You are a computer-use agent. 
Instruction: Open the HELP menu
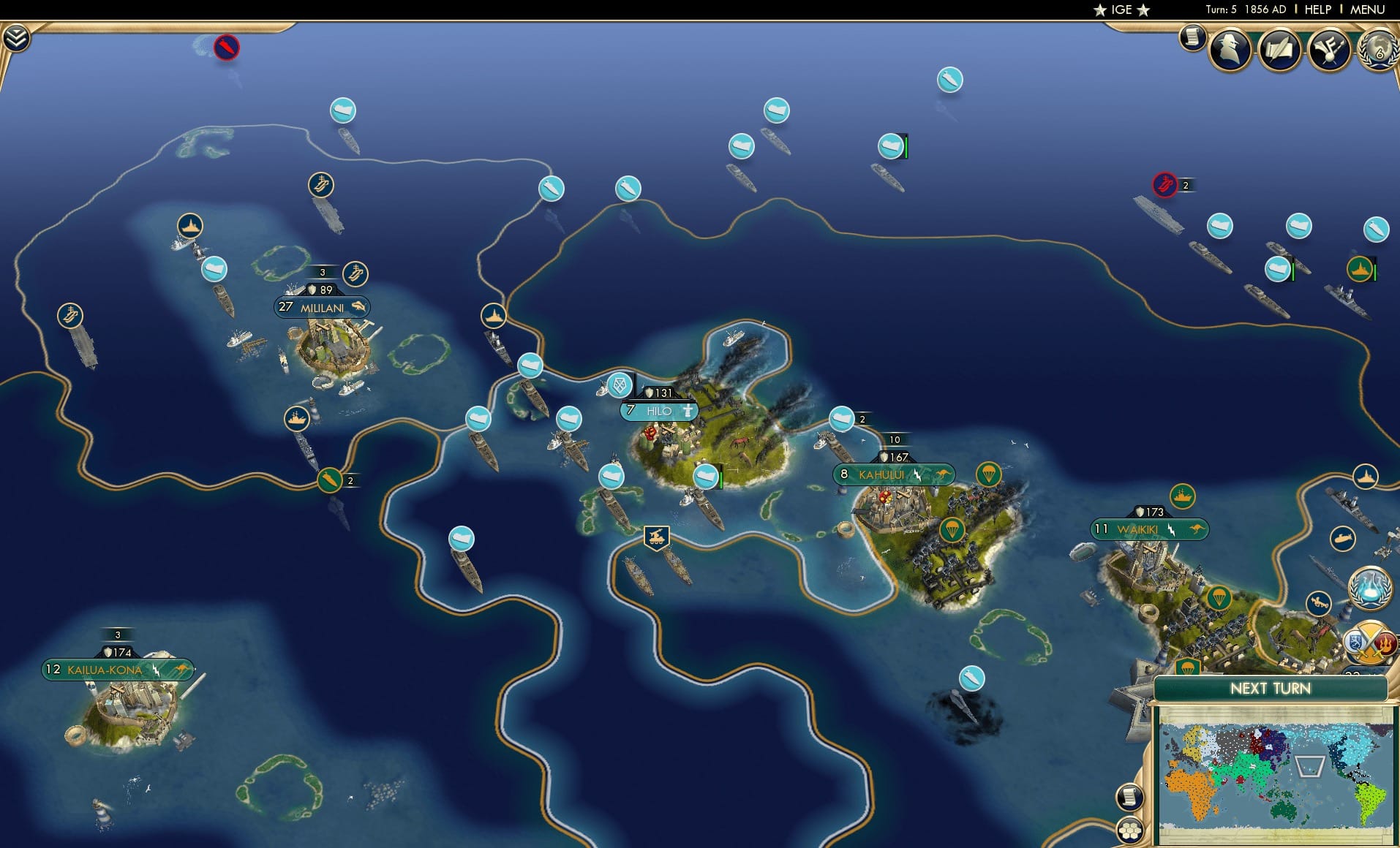[x=1317, y=10]
